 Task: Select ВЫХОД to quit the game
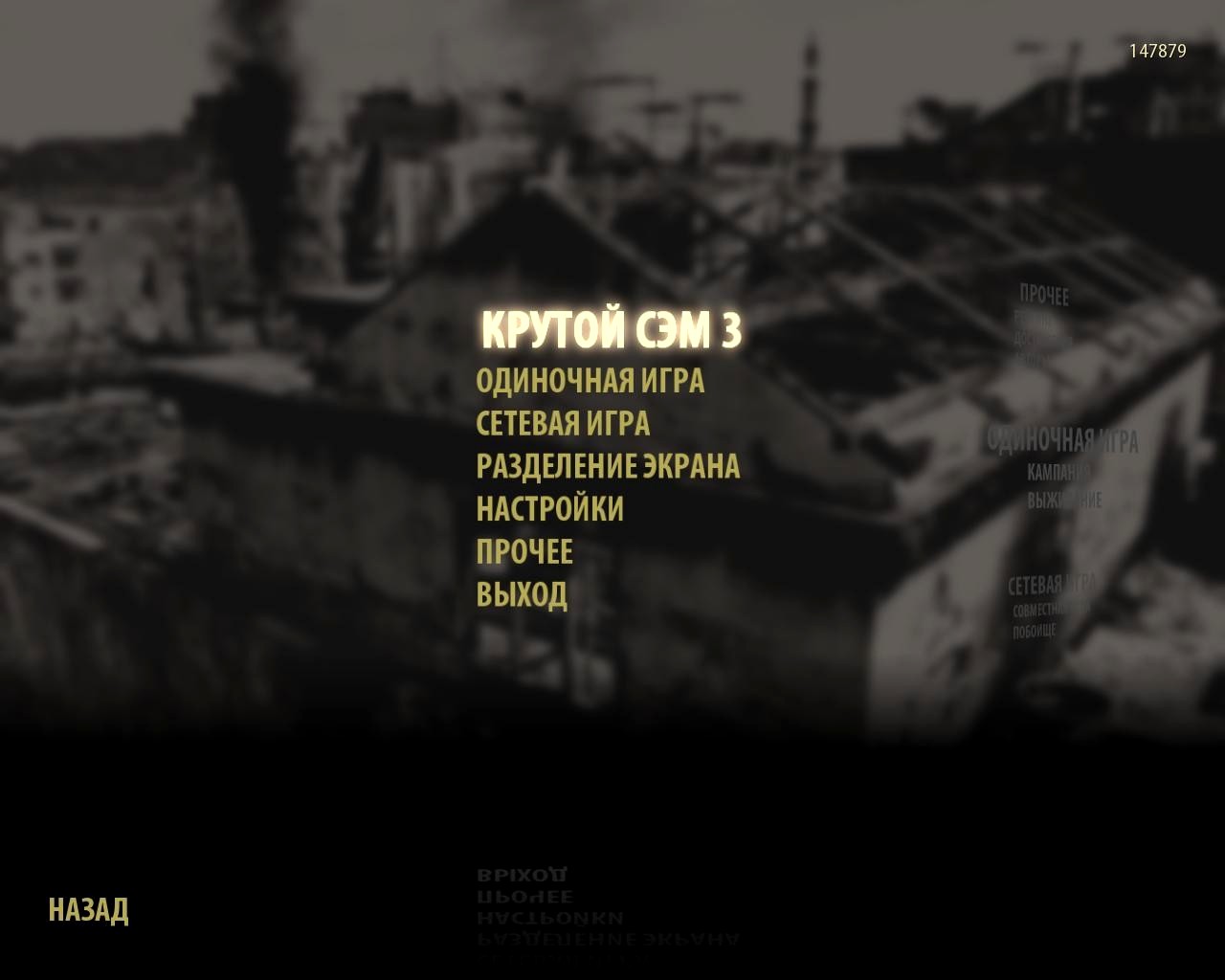522,594
